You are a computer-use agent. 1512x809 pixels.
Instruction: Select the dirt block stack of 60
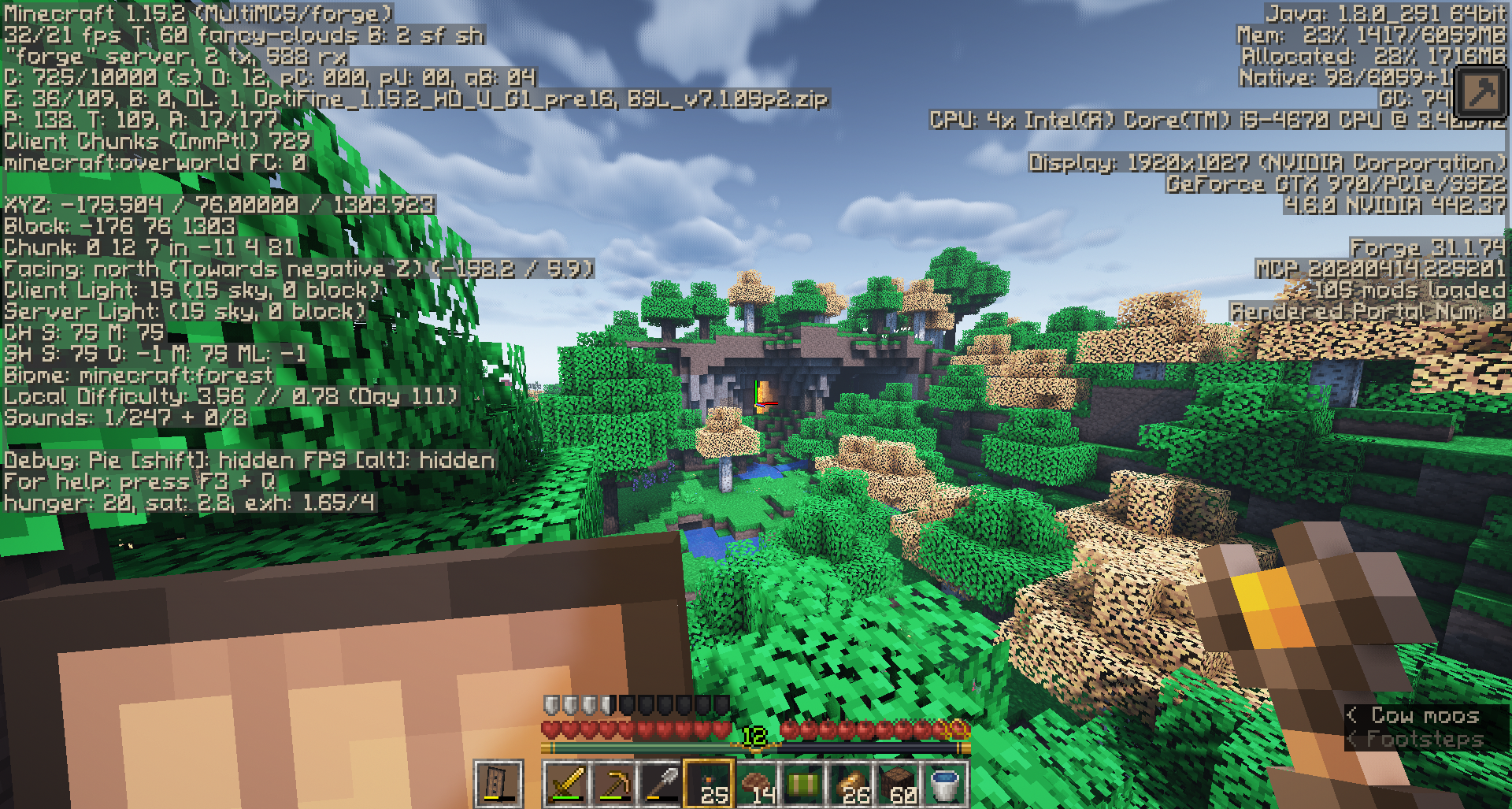(x=898, y=784)
